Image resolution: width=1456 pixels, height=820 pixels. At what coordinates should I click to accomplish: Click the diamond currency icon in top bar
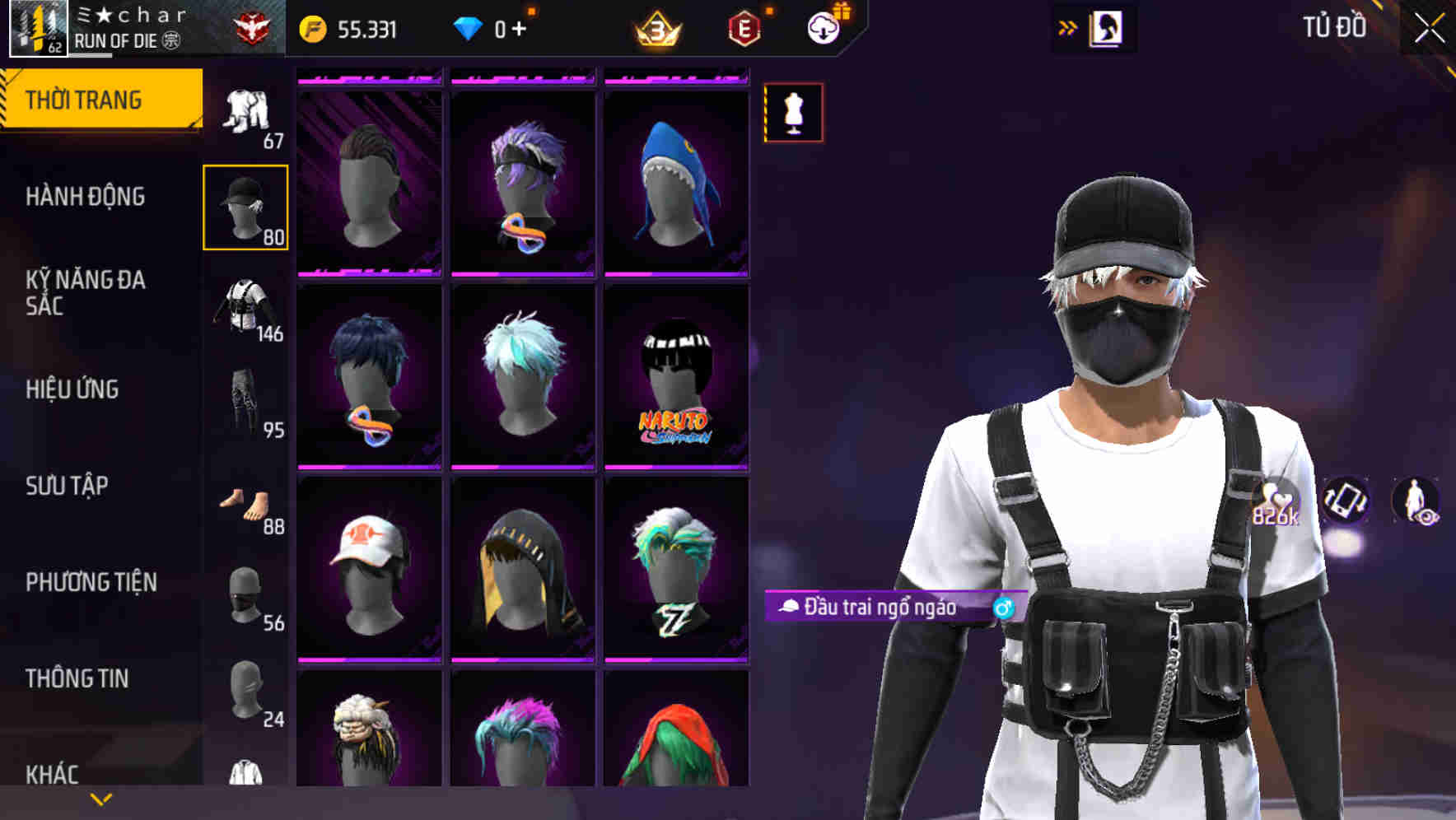(468, 27)
